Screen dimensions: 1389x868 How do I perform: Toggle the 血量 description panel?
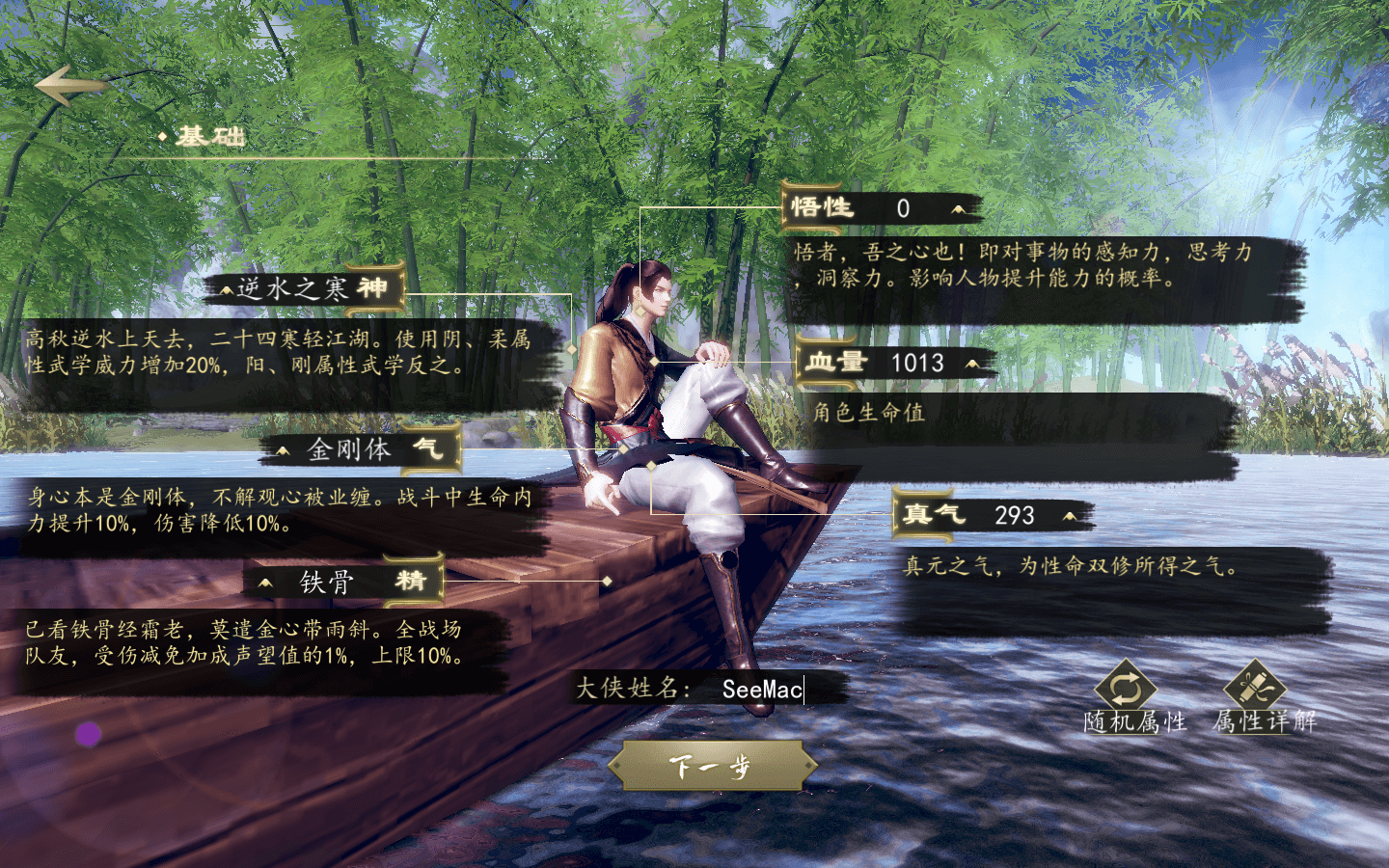pyautogui.click(x=971, y=364)
